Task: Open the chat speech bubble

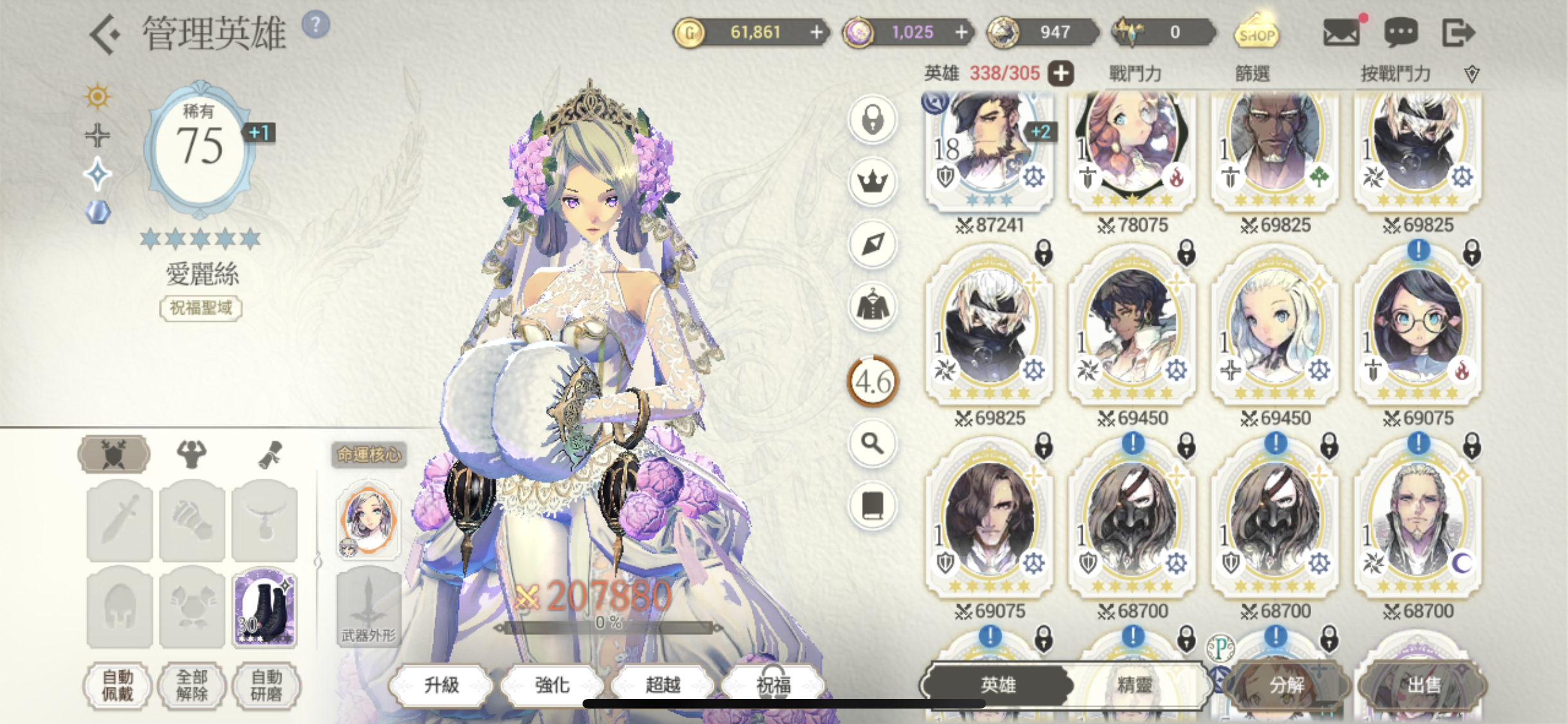Action: tap(1401, 32)
